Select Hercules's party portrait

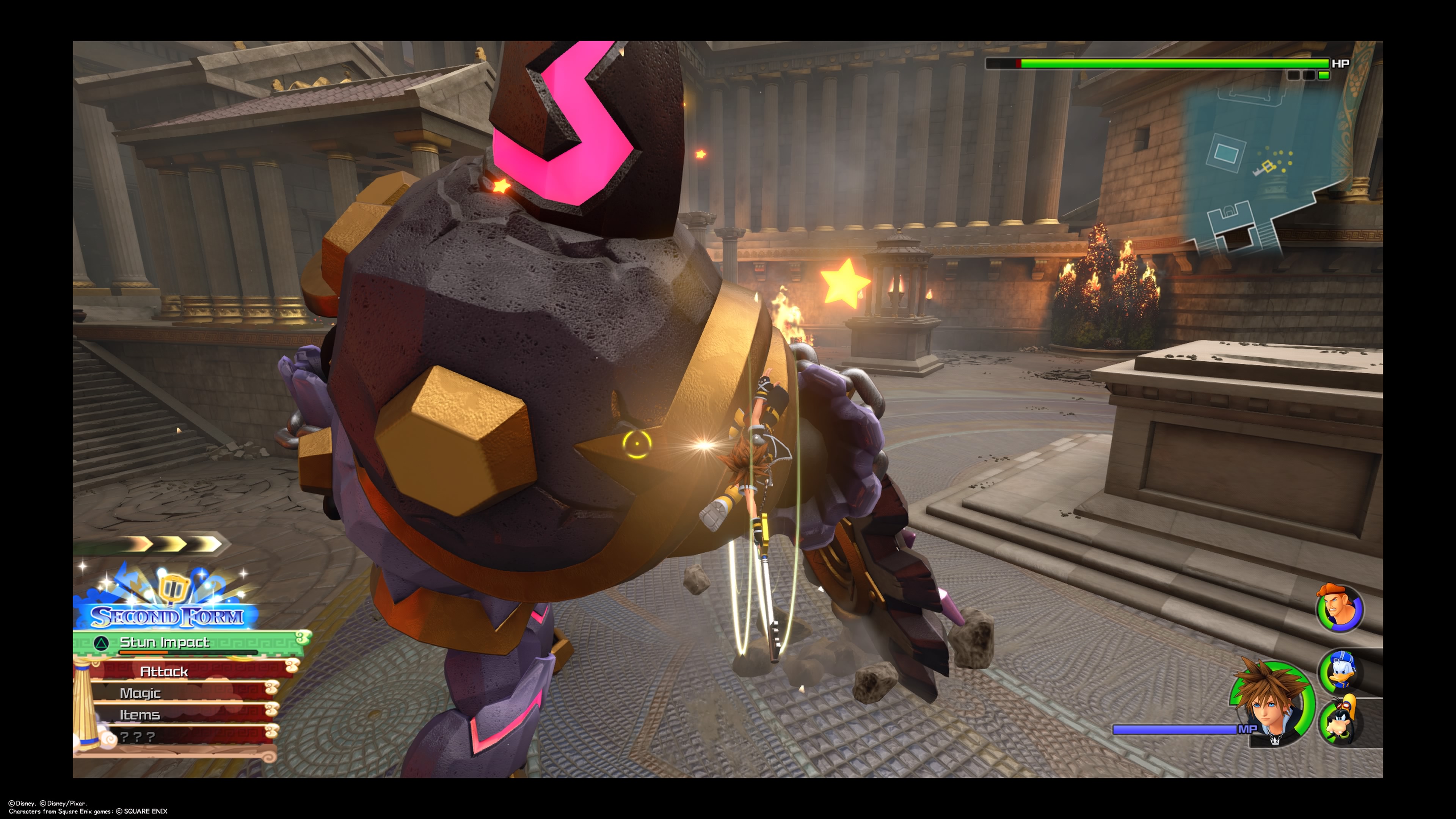tap(1340, 608)
